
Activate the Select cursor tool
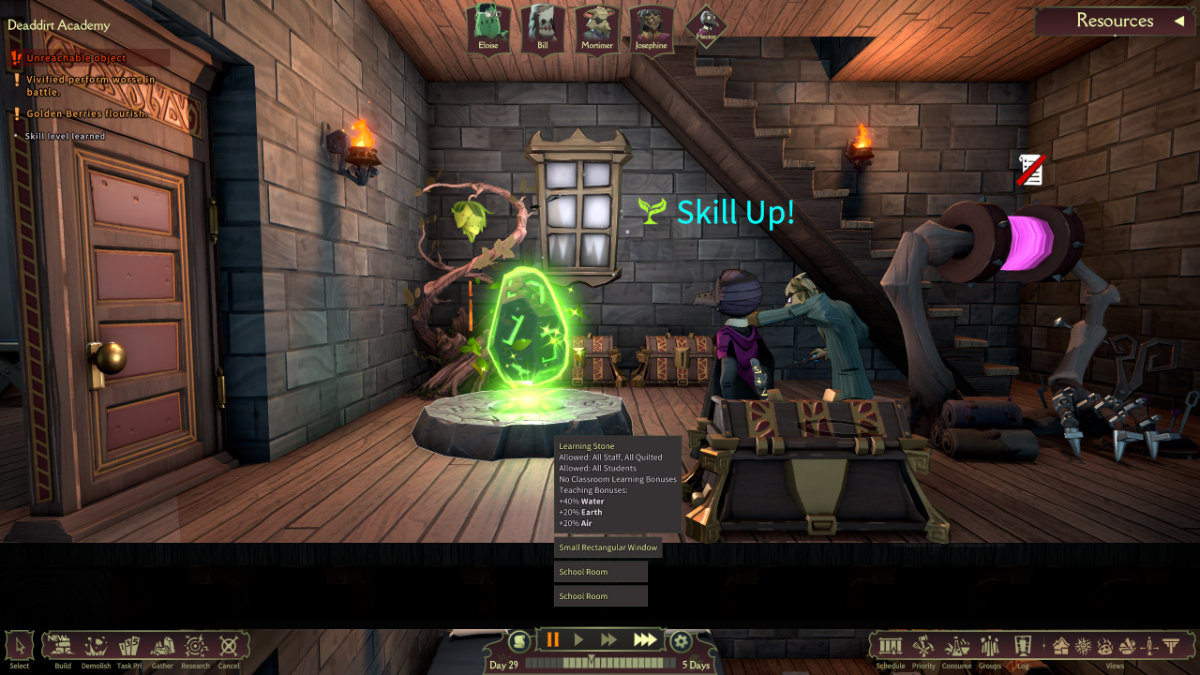coord(19,647)
